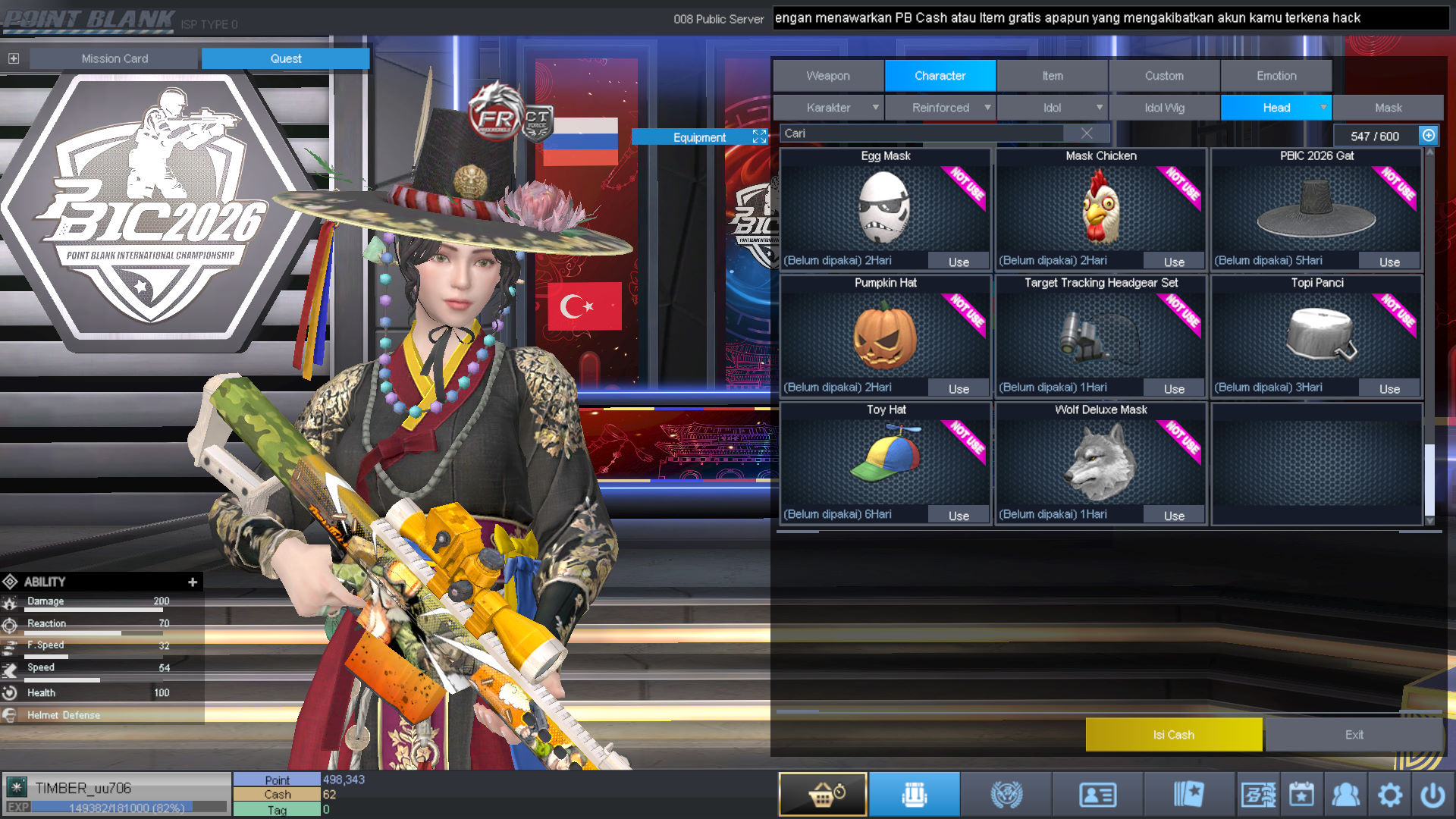The image size is (1456, 819).
Task: Open the Mission Card tab
Action: coord(115,58)
